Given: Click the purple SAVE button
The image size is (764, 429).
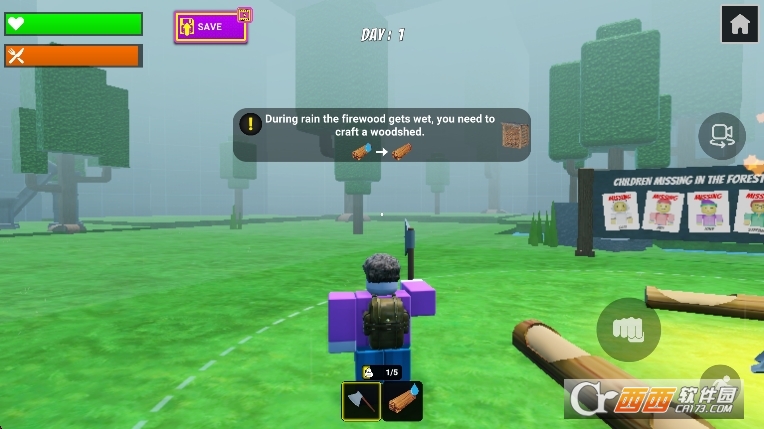Looking at the screenshot, I should tap(210, 27).
